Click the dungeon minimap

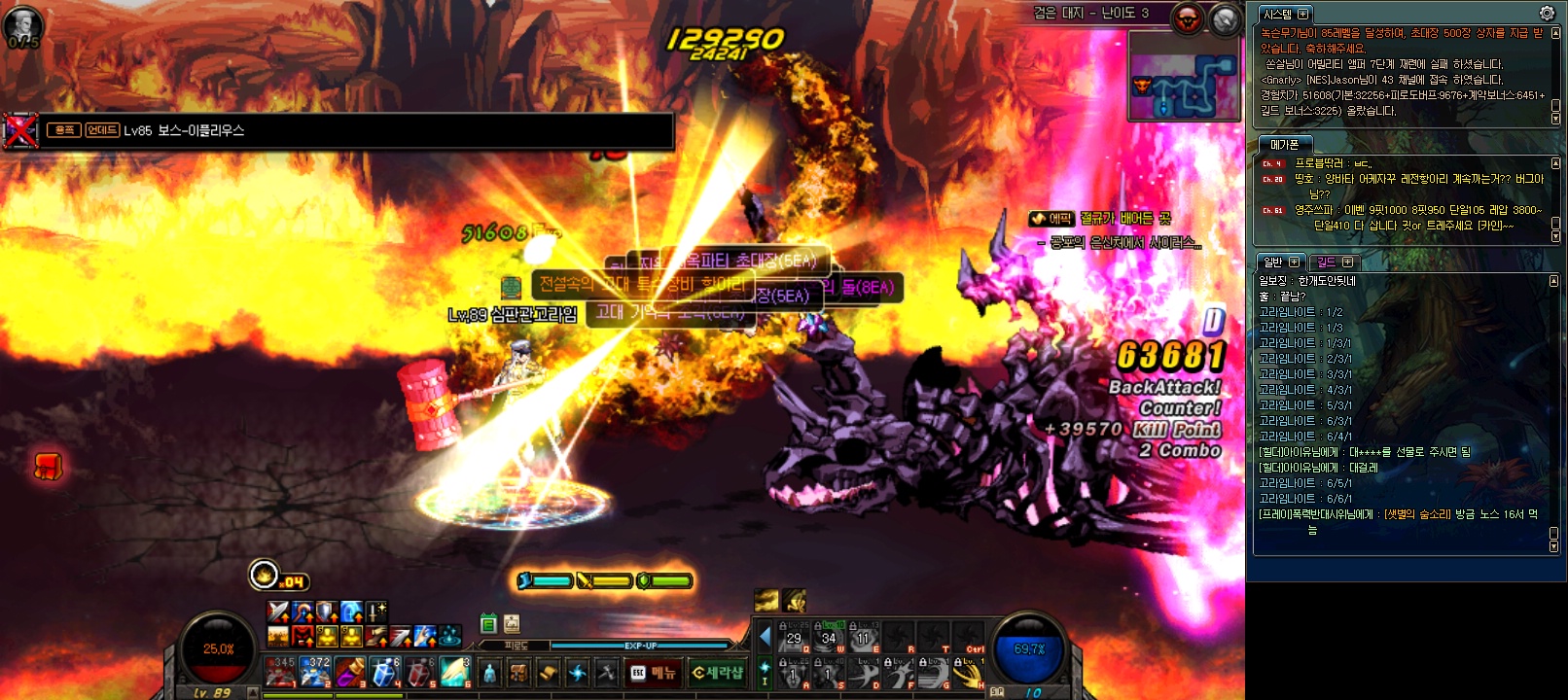1183,77
